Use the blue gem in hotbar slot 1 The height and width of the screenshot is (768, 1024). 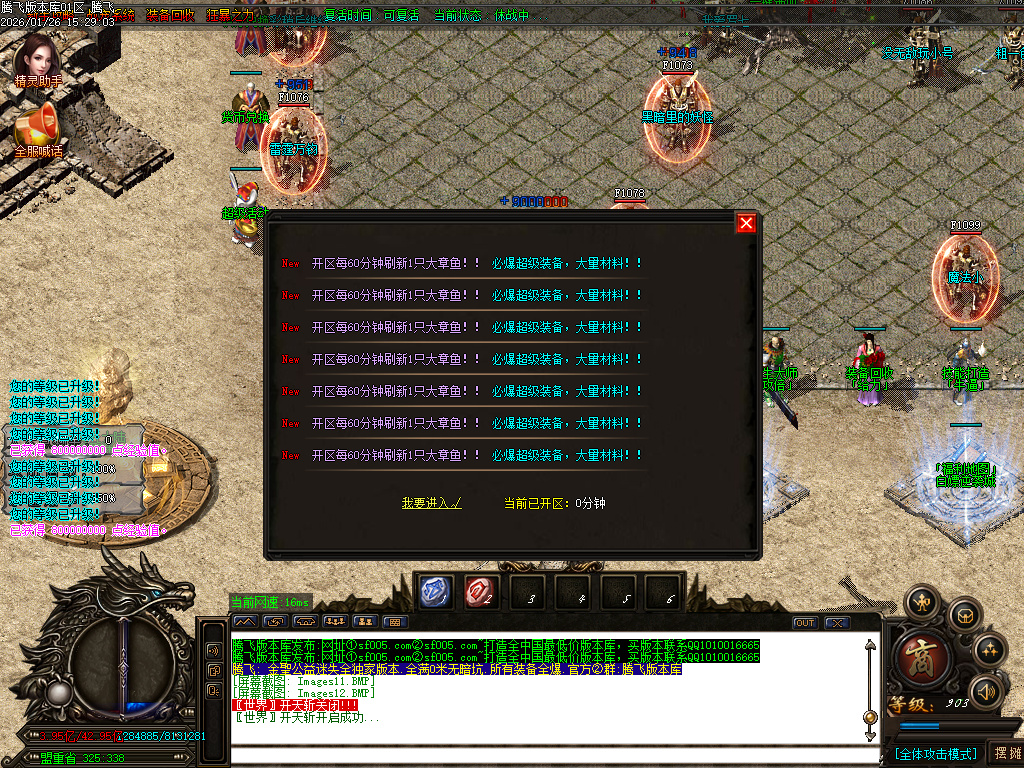click(435, 593)
